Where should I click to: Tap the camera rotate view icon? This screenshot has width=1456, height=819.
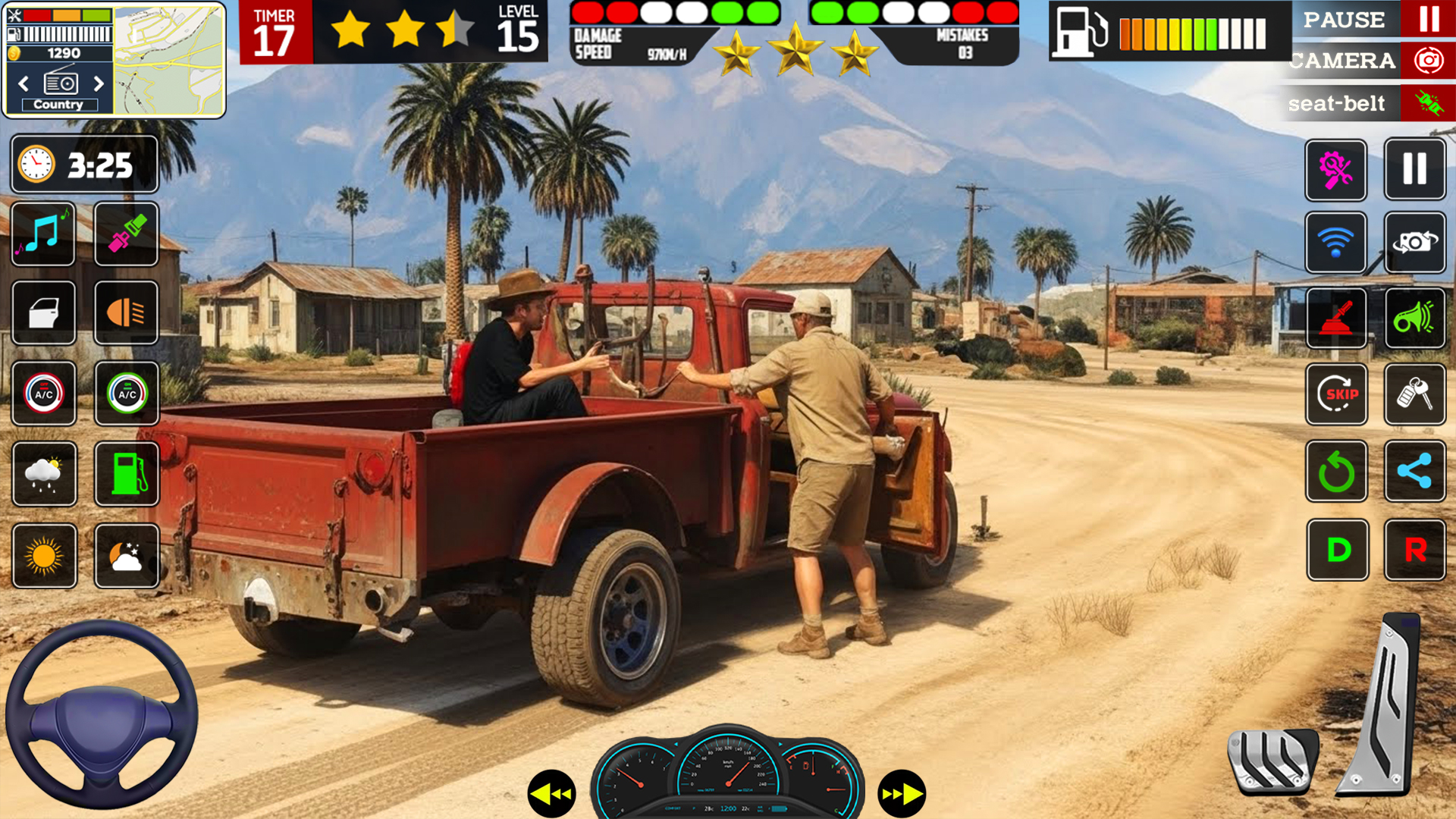pyautogui.click(x=1415, y=243)
